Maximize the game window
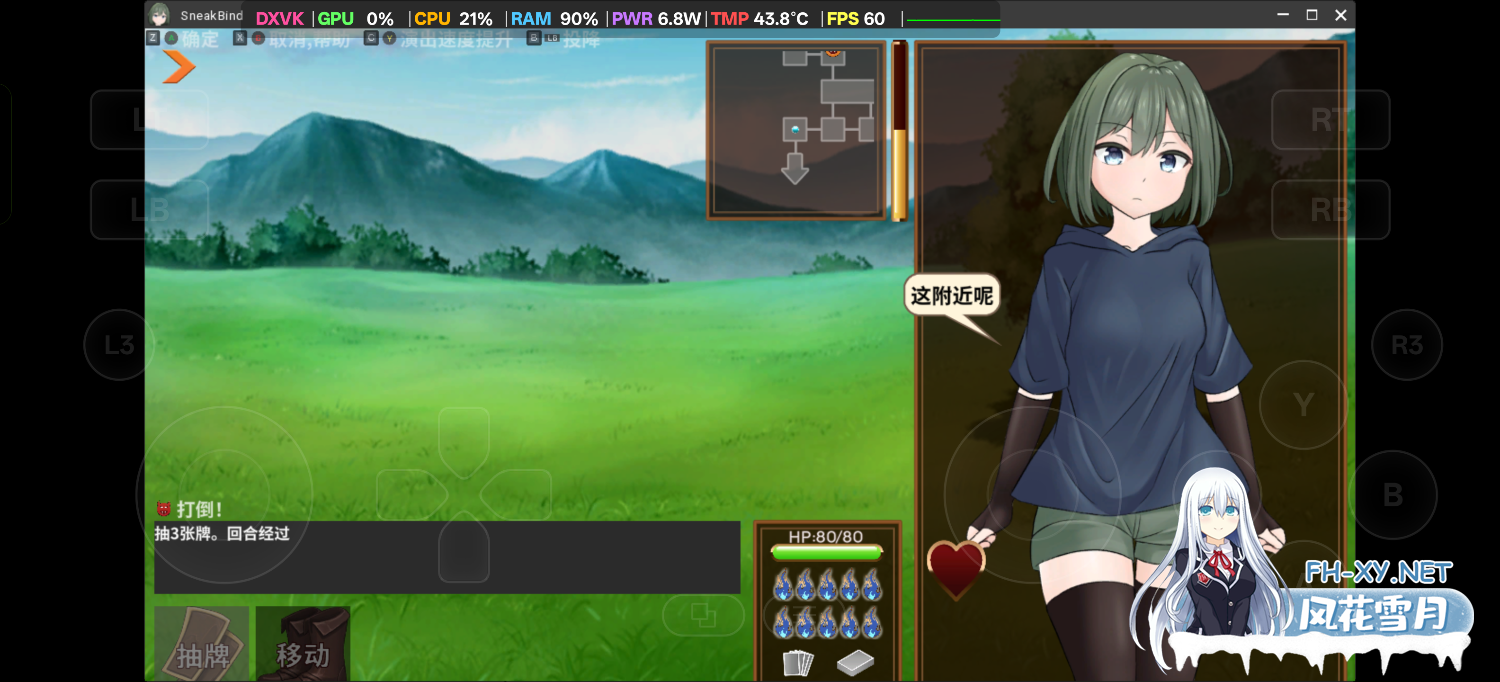1500x682 pixels. click(x=1312, y=15)
